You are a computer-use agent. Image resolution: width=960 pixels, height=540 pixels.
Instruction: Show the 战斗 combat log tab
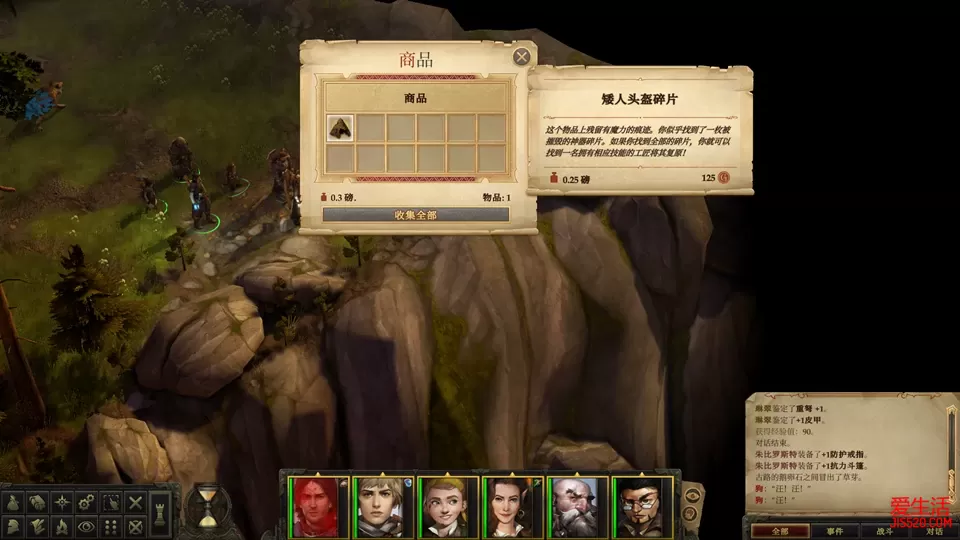[x=884, y=531]
